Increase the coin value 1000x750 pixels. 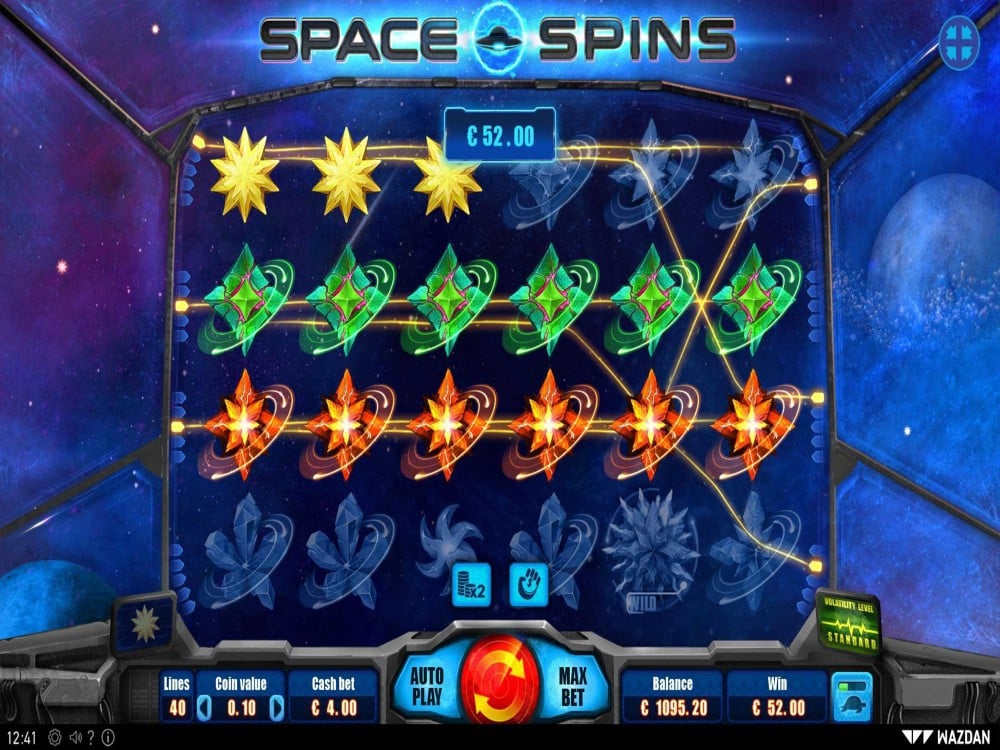[279, 708]
